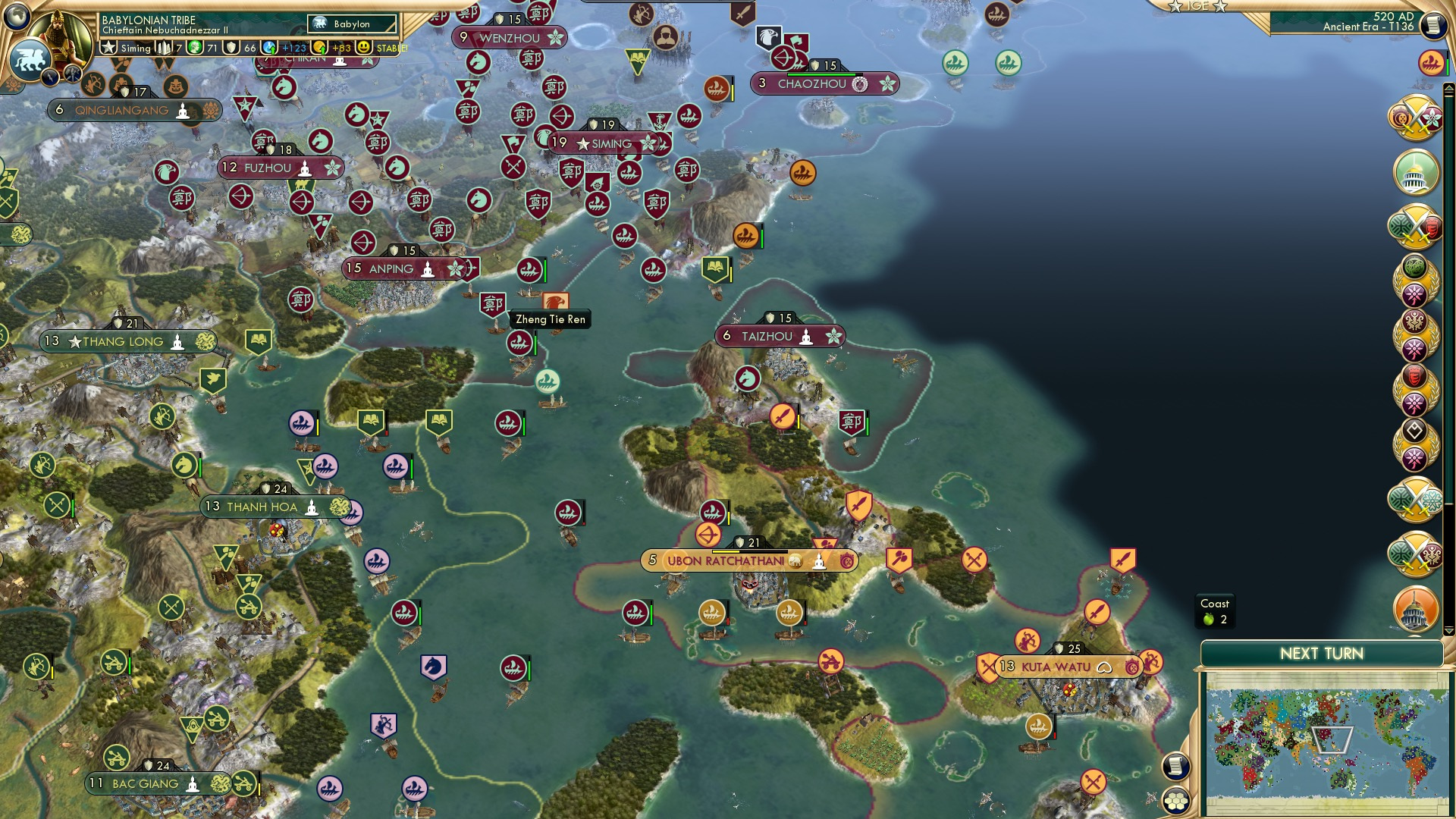This screenshot has width=1456, height=819.
Task: Toggle the right IGE star
Action: (1221, 8)
